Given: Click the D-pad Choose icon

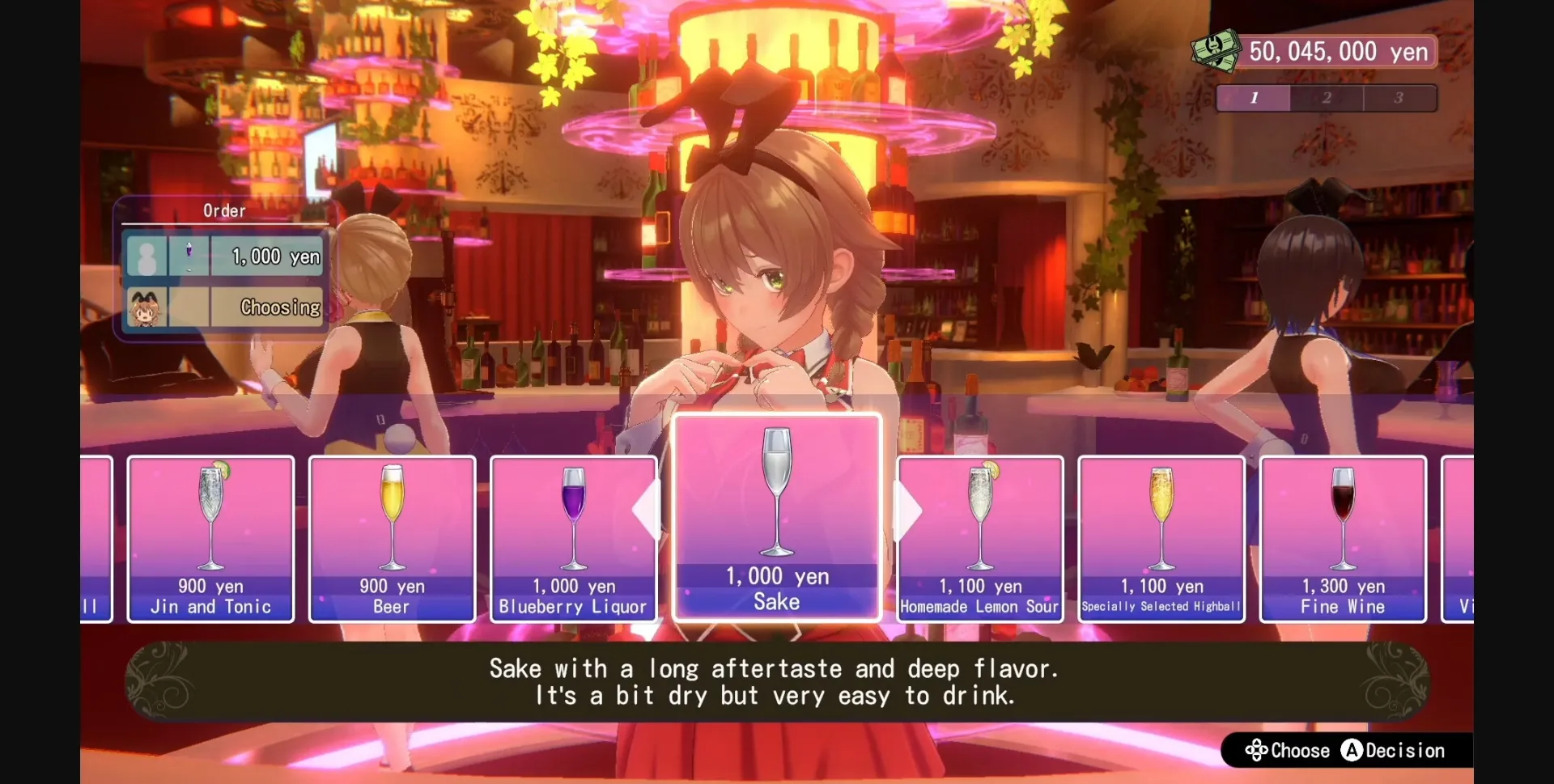Looking at the screenshot, I should 1257,751.
